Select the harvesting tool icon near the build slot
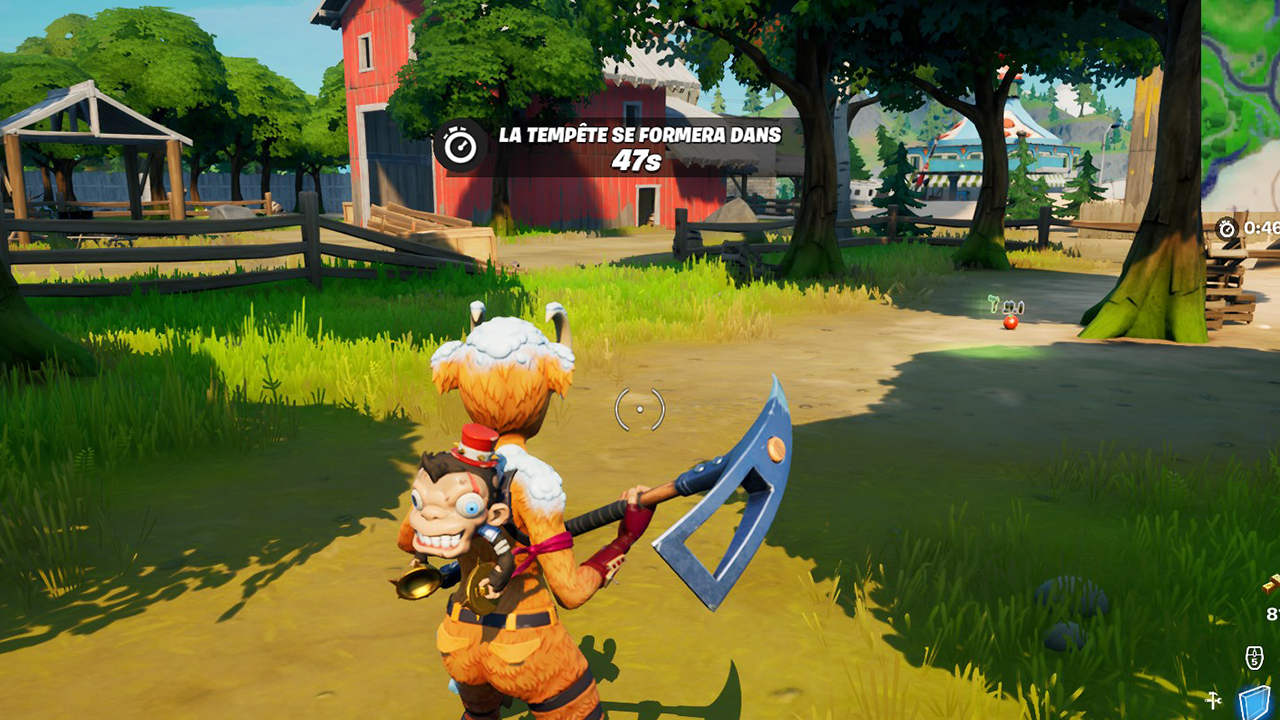 [x=1213, y=700]
